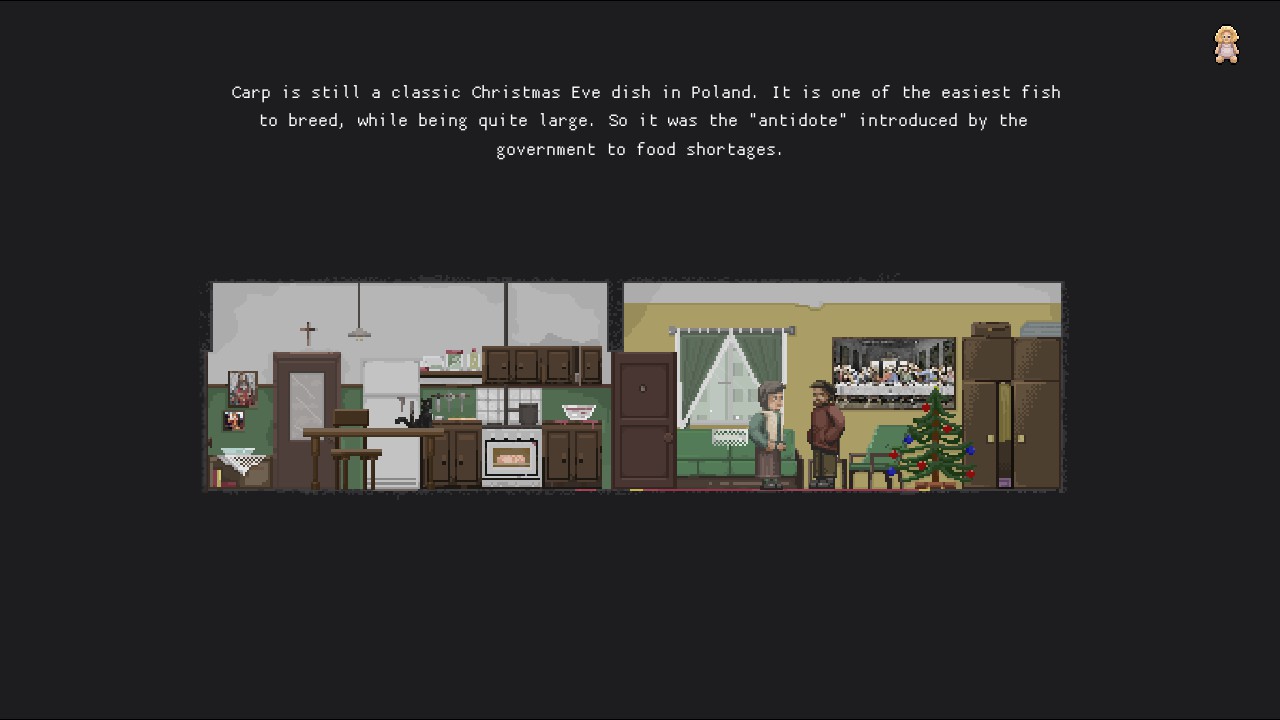This screenshot has width=1280, height=720.
Task: Click the doll icon in the corner
Action: pyautogui.click(x=1226, y=45)
